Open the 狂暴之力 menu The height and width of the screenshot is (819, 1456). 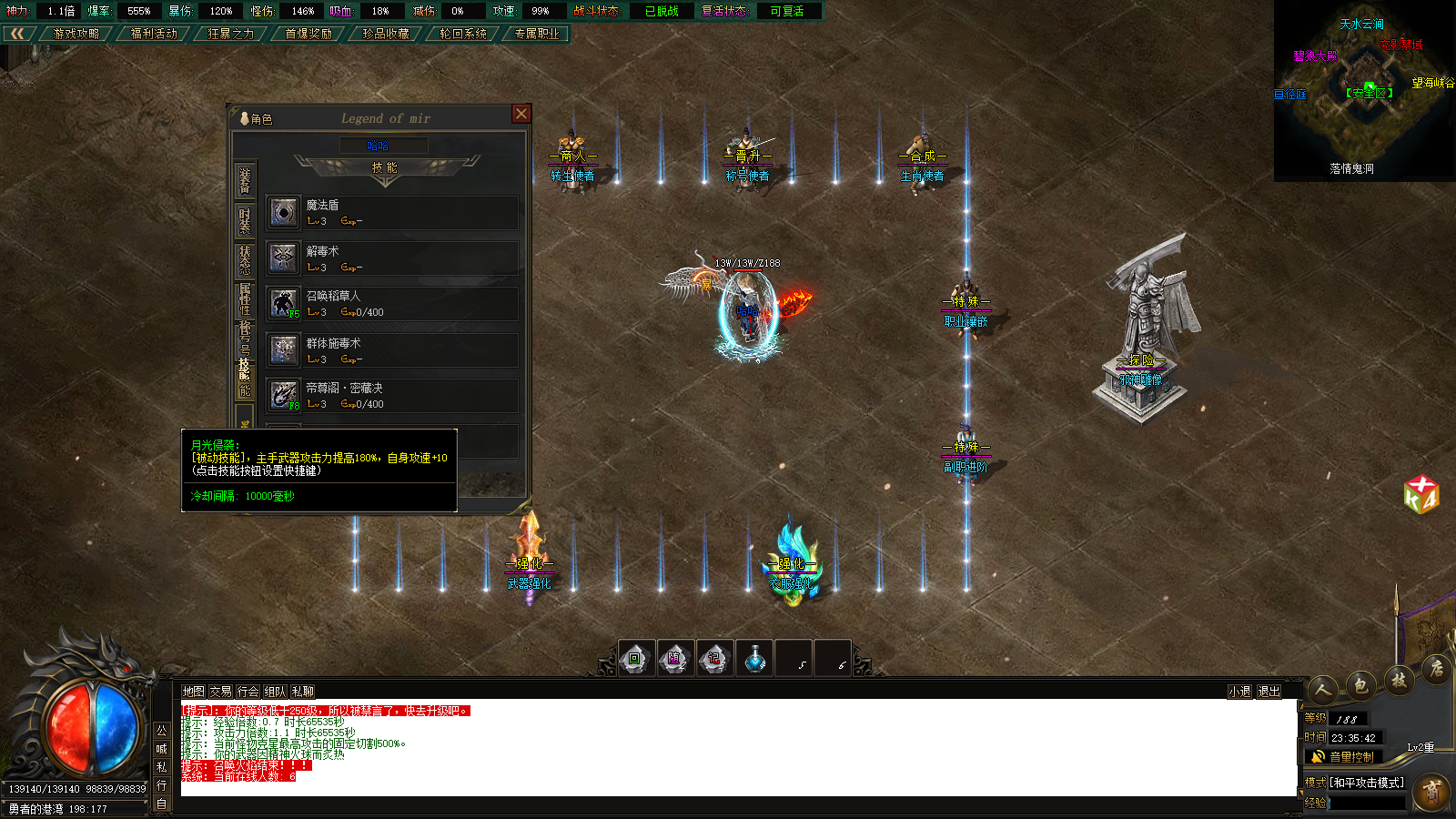tap(230, 34)
